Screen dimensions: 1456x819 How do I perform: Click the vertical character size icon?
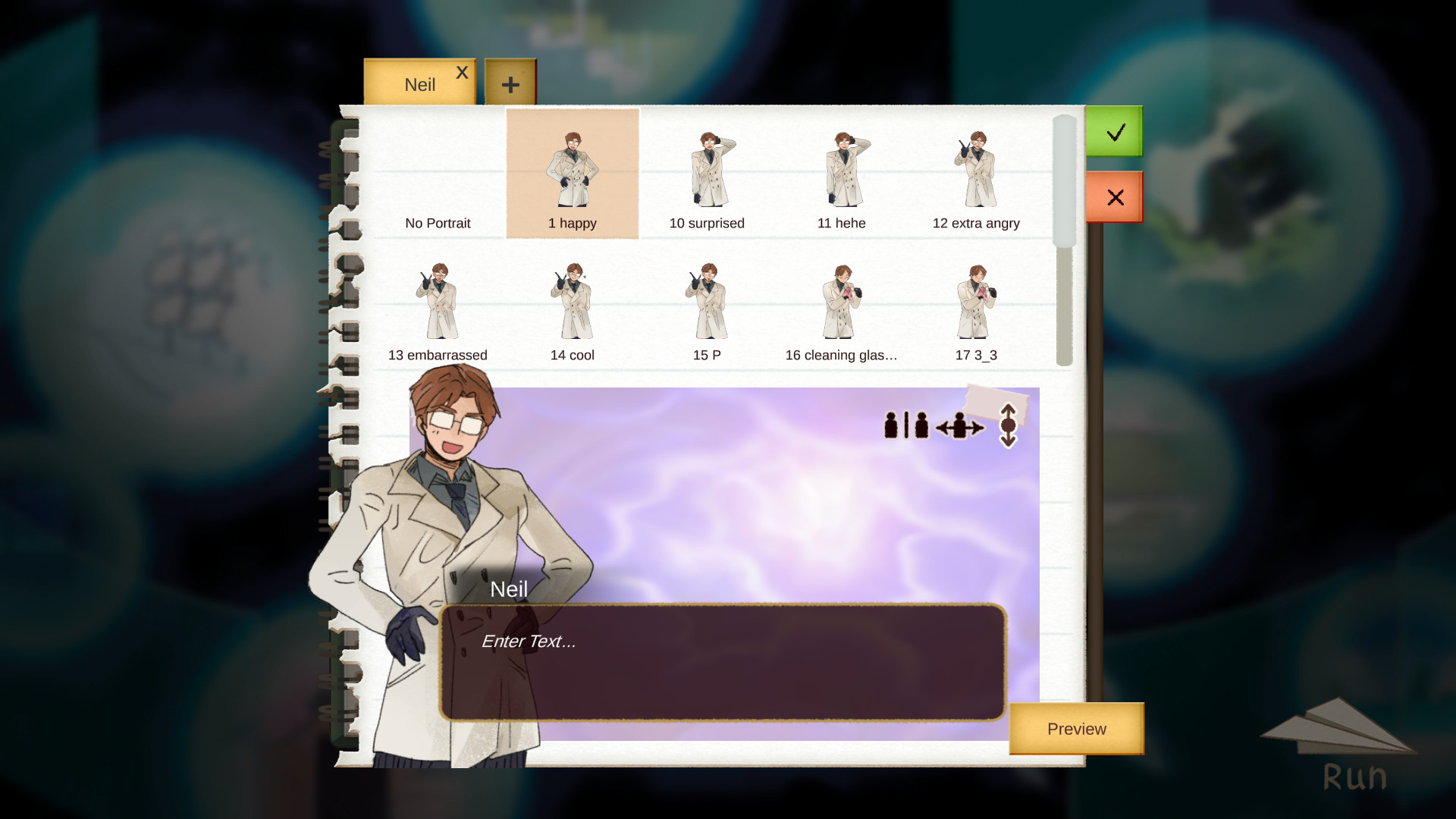[1008, 425]
